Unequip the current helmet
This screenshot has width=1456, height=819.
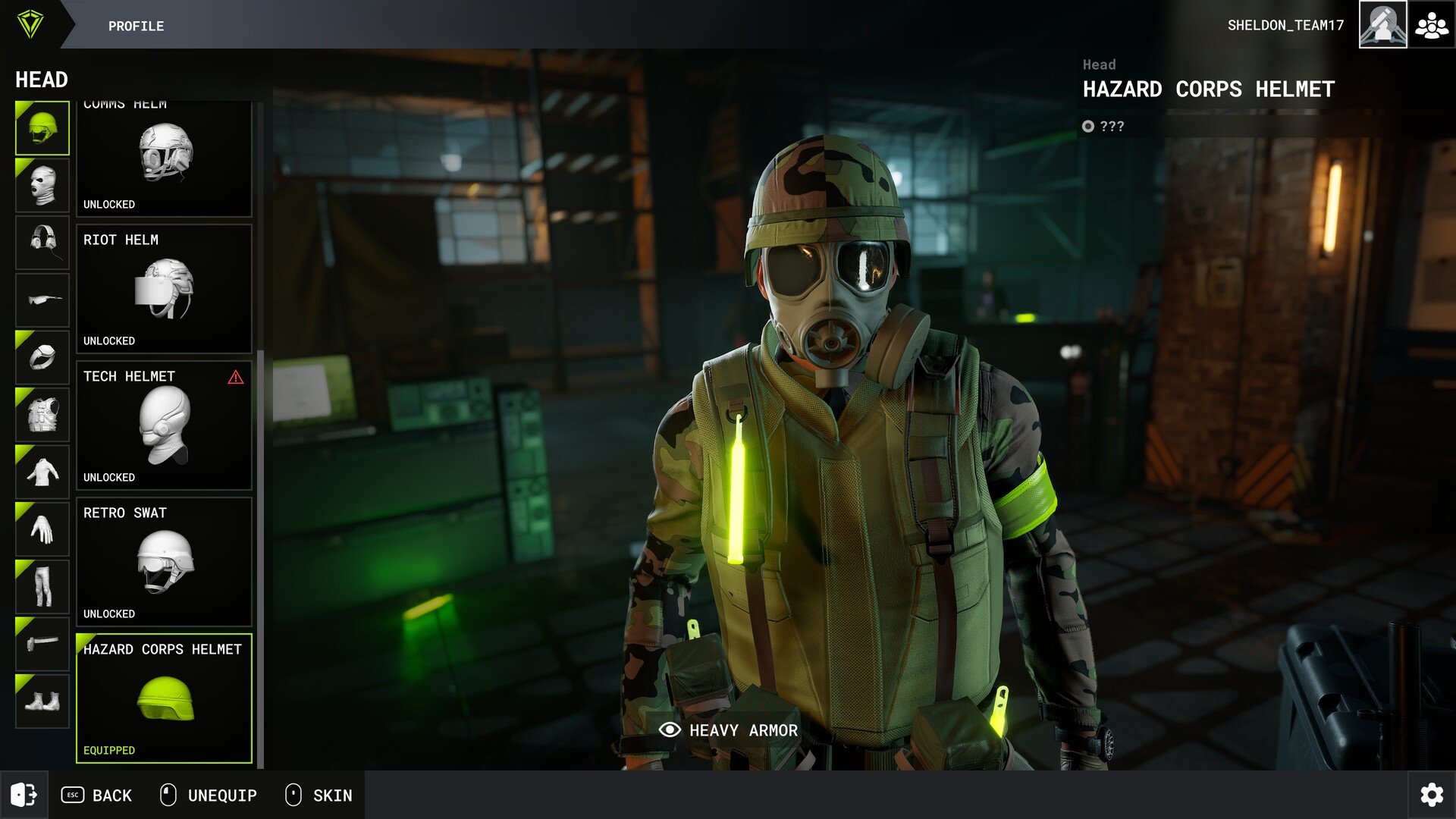[209, 795]
